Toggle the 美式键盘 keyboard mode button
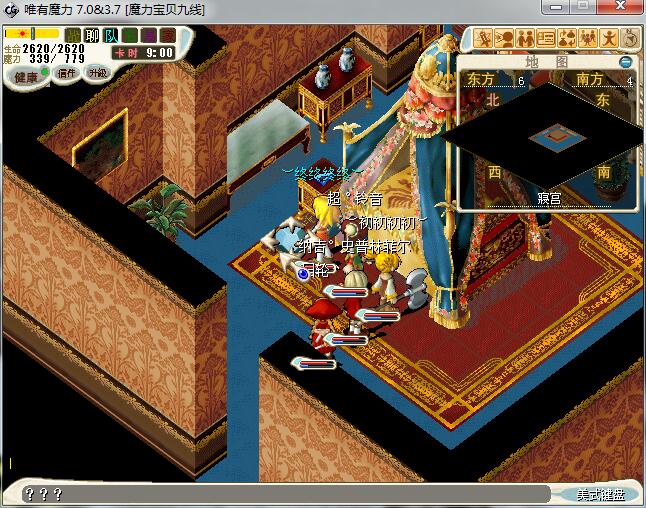Screen dimensions: 646x508 [x=600, y=494]
